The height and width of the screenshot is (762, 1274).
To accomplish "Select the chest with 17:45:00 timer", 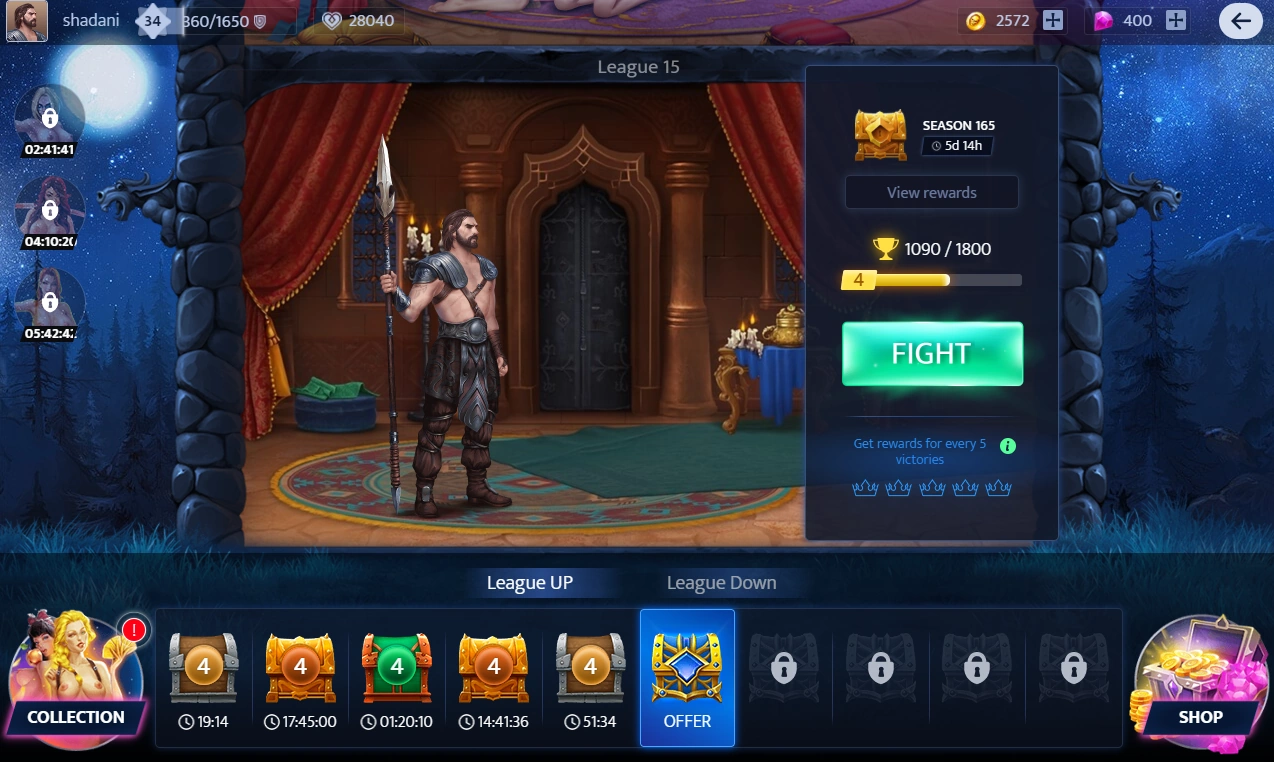I will click(x=300, y=668).
